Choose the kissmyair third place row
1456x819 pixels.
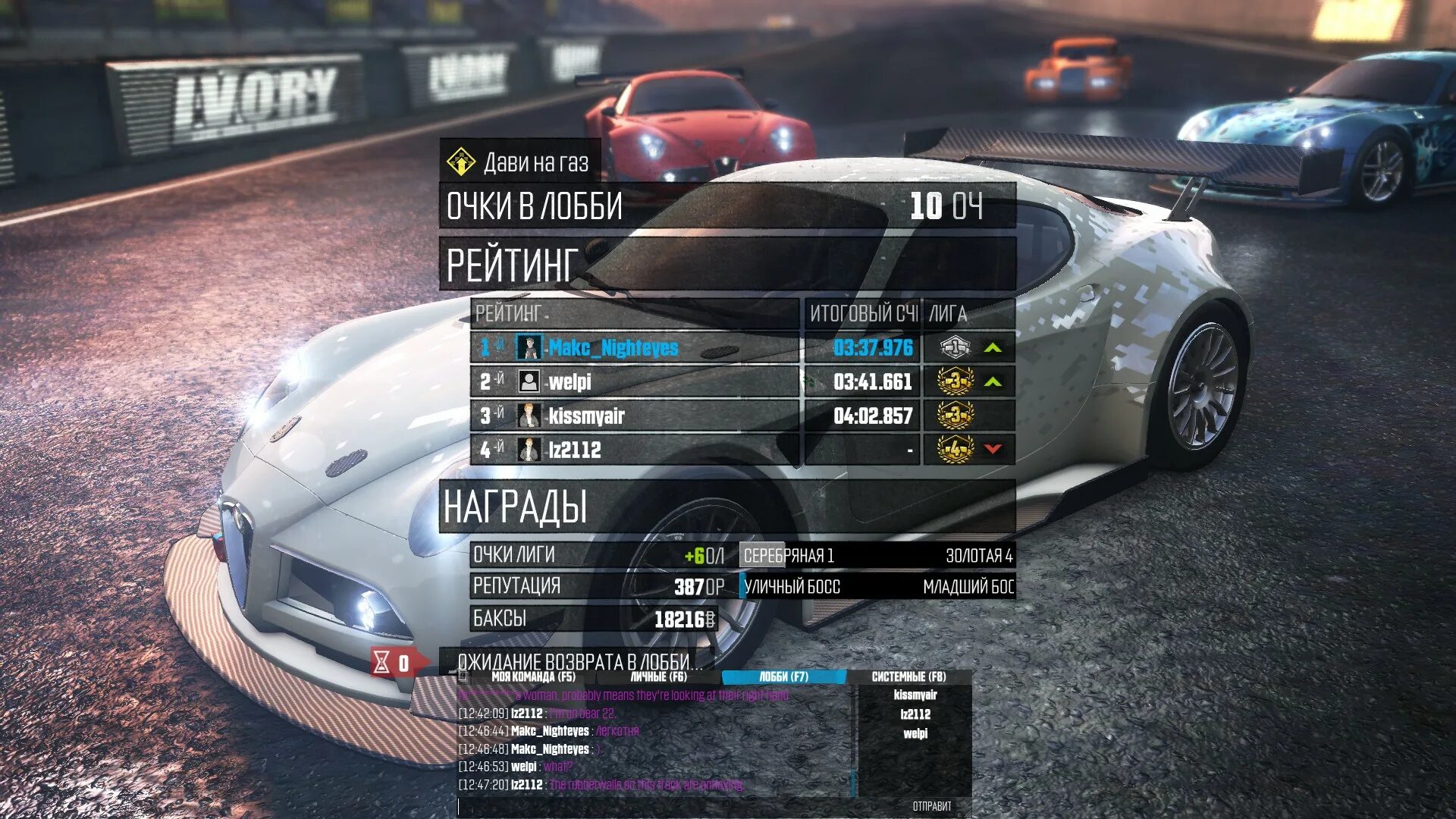pyautogui.click(x=634, y=416)
